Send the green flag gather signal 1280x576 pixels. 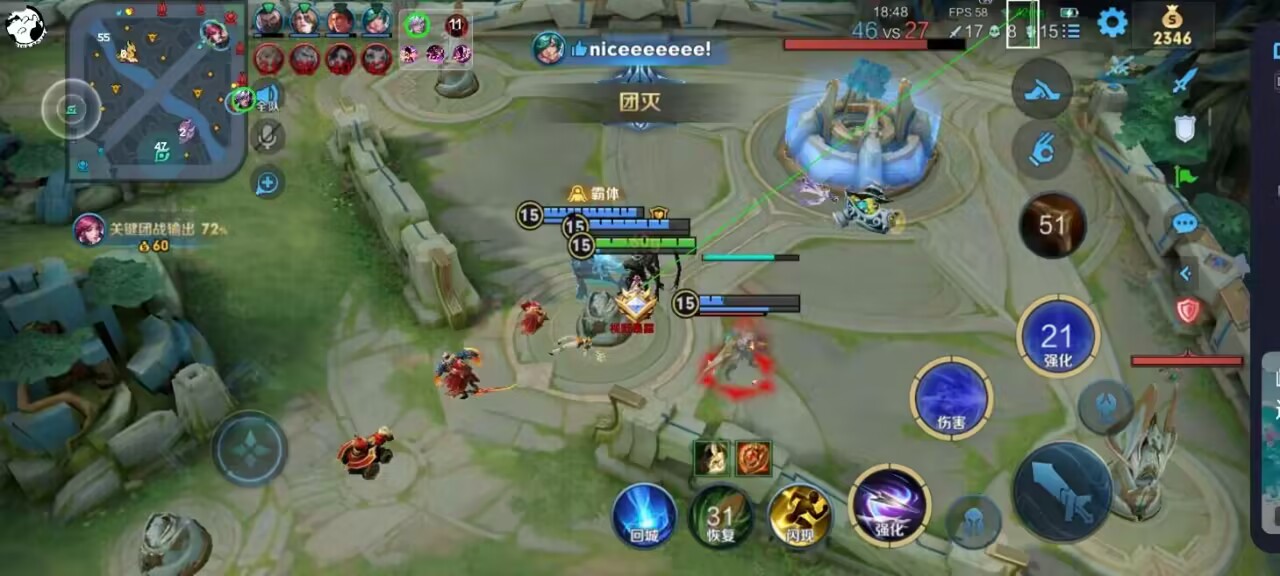[x=1185, y=176]
